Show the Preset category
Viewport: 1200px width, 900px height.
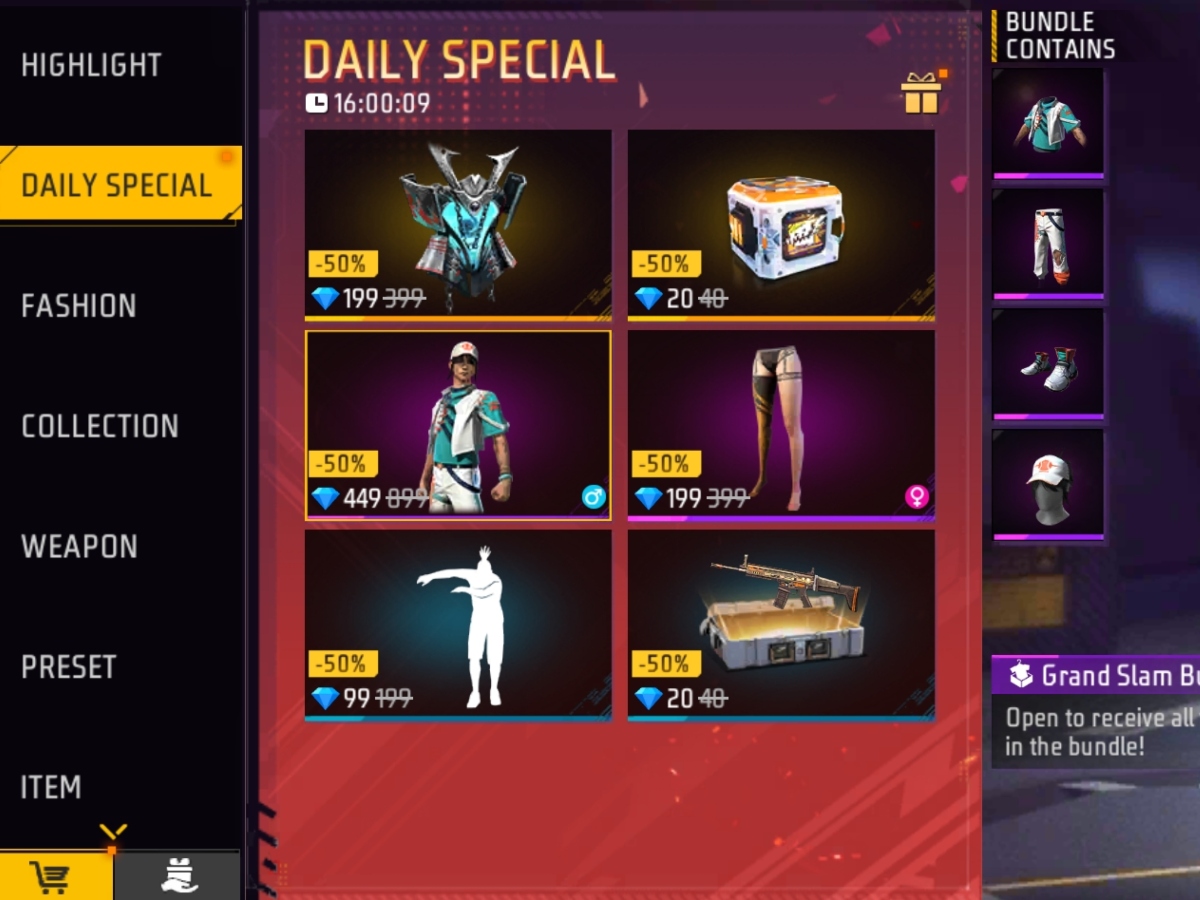[69, 667]
